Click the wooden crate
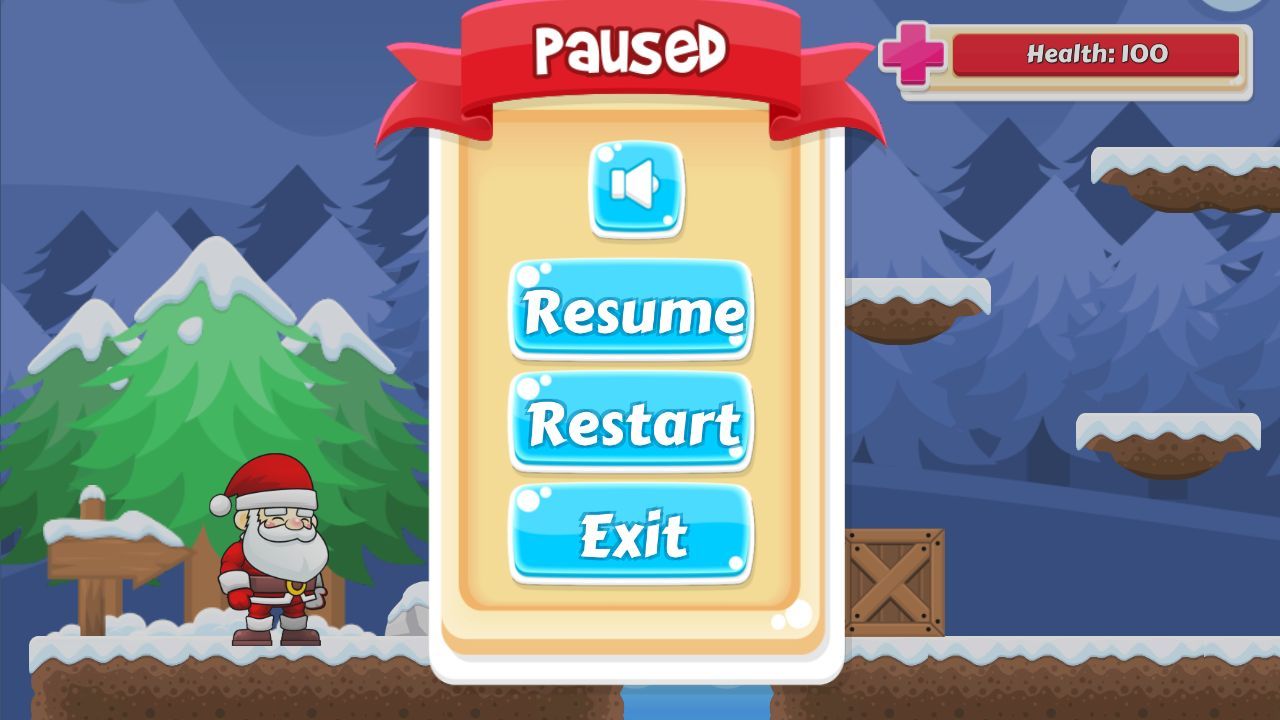The image size is (1280, 720). 893,578
